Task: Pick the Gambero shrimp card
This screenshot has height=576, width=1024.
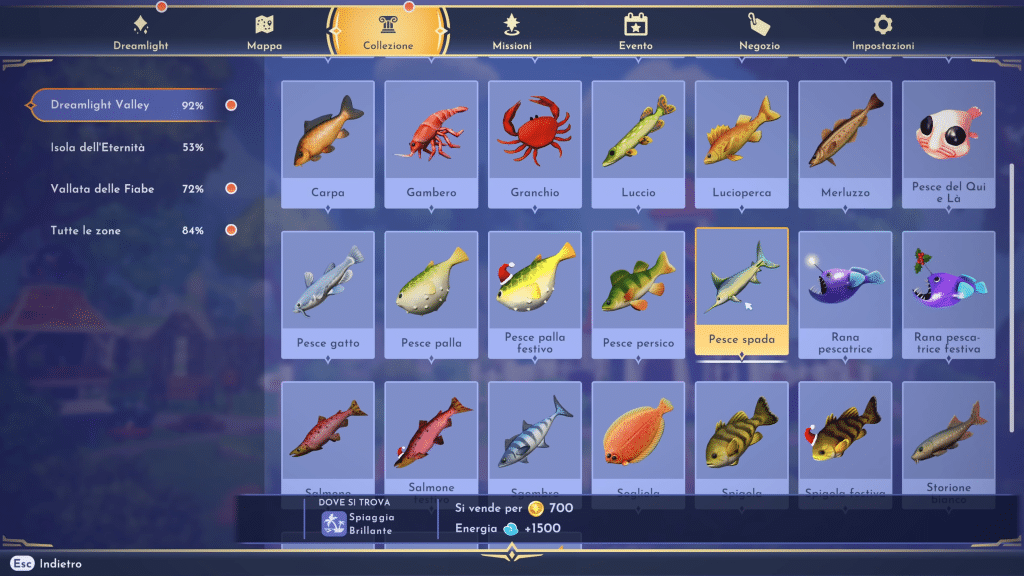Action: click(x=431, y=143)
